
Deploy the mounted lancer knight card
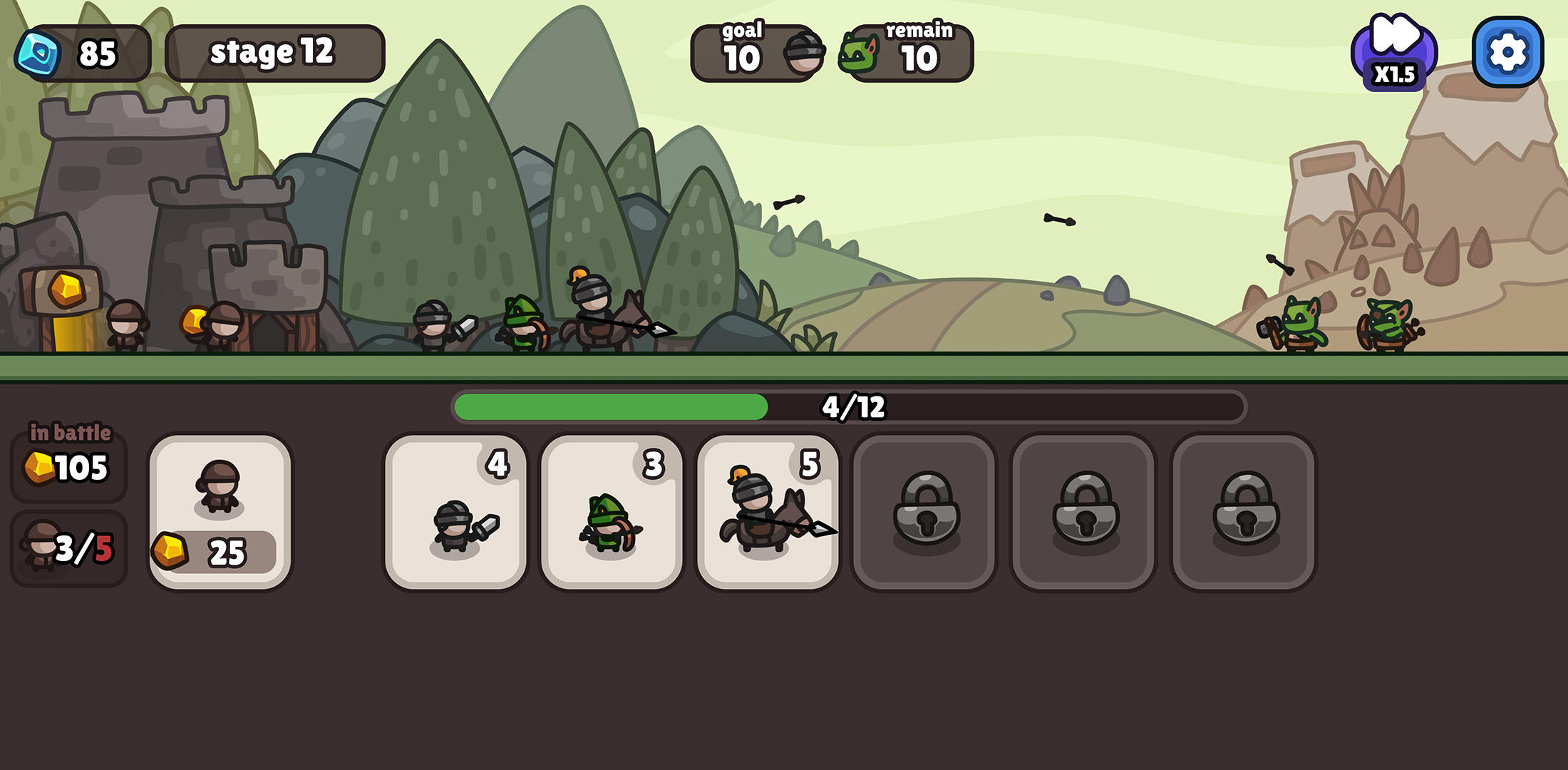tap(768, 512)
